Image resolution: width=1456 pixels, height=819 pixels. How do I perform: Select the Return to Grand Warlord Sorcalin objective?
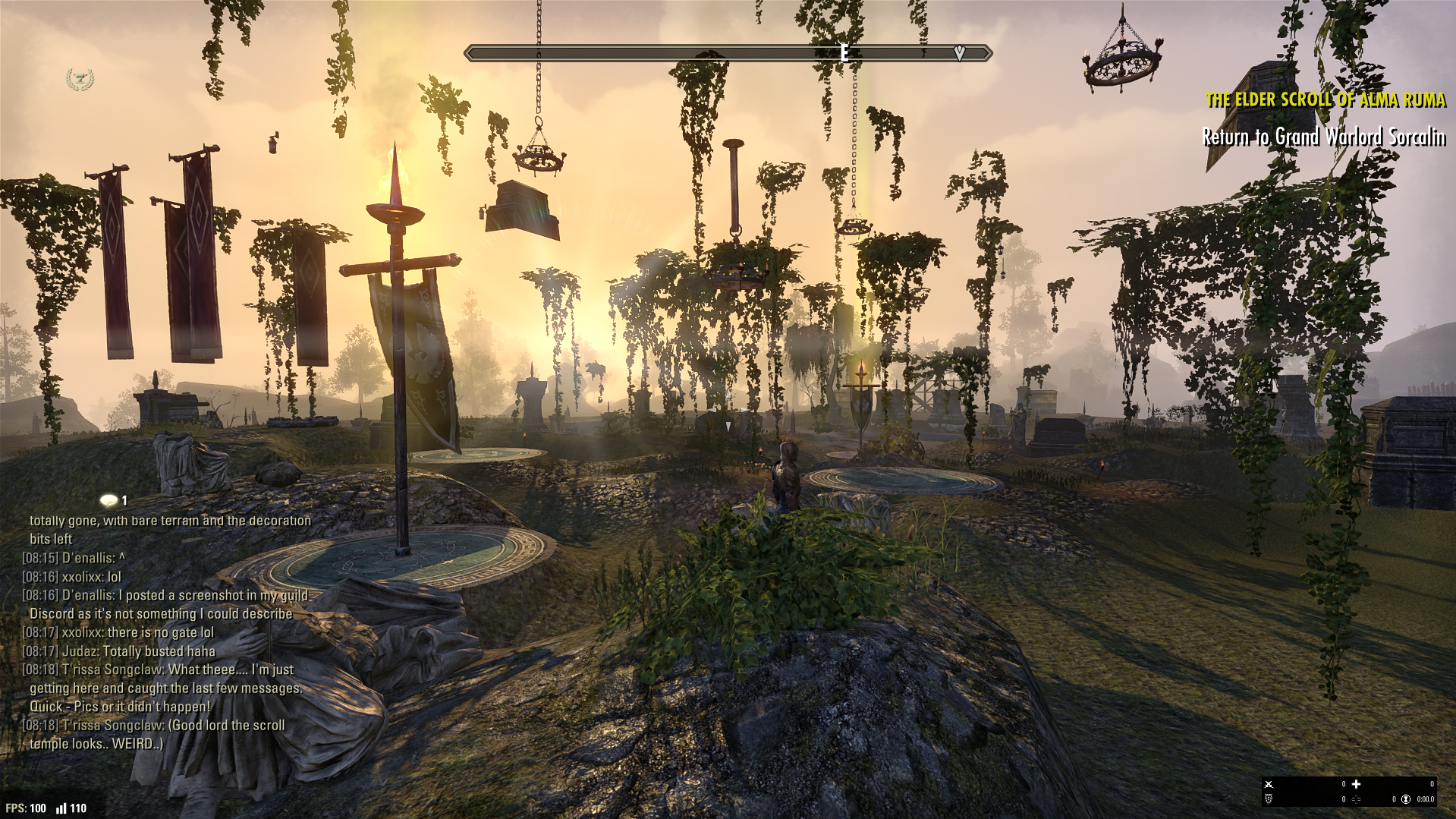coord(1323,137)
